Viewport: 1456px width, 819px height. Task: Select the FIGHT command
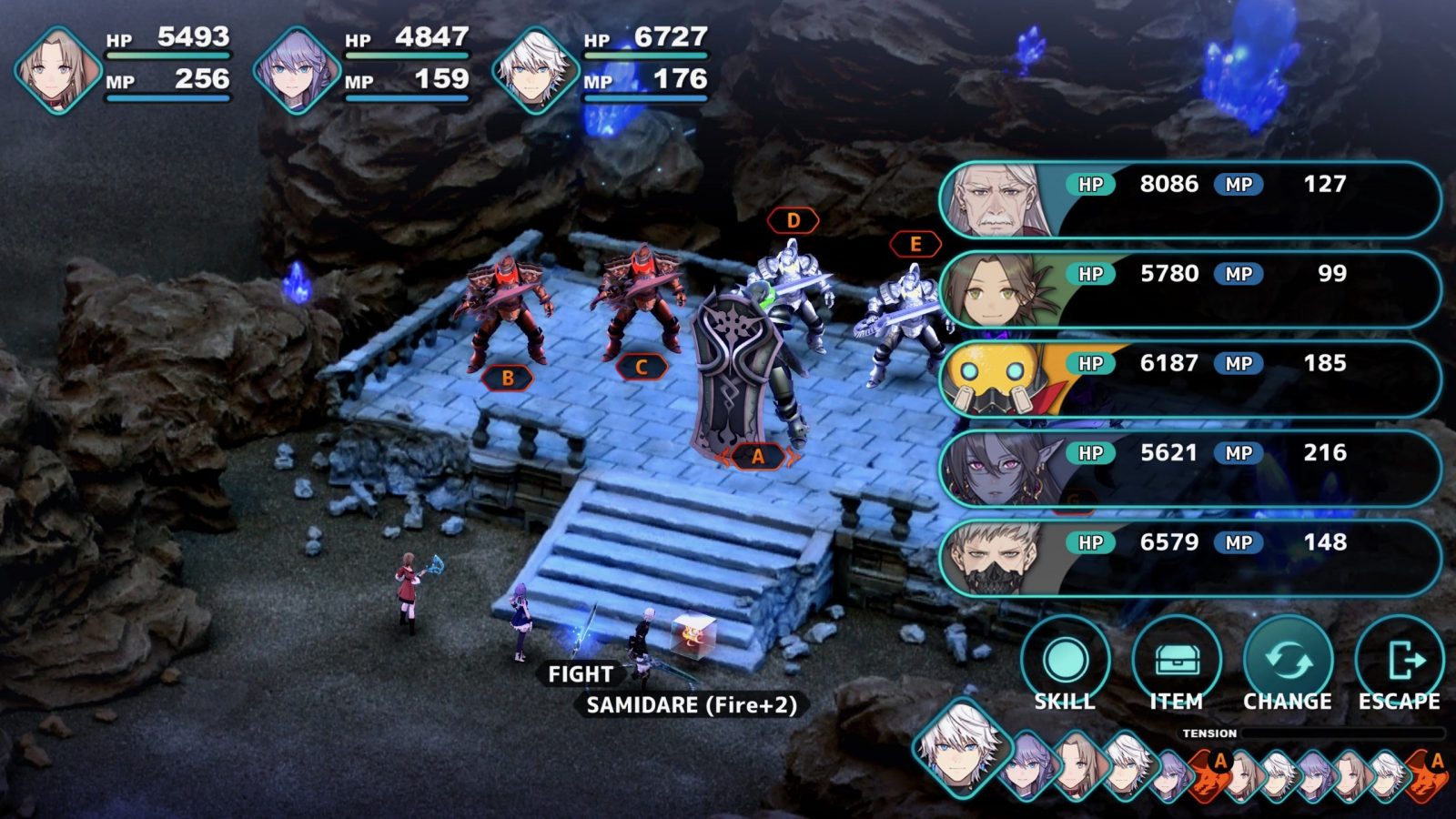(580, 674)
